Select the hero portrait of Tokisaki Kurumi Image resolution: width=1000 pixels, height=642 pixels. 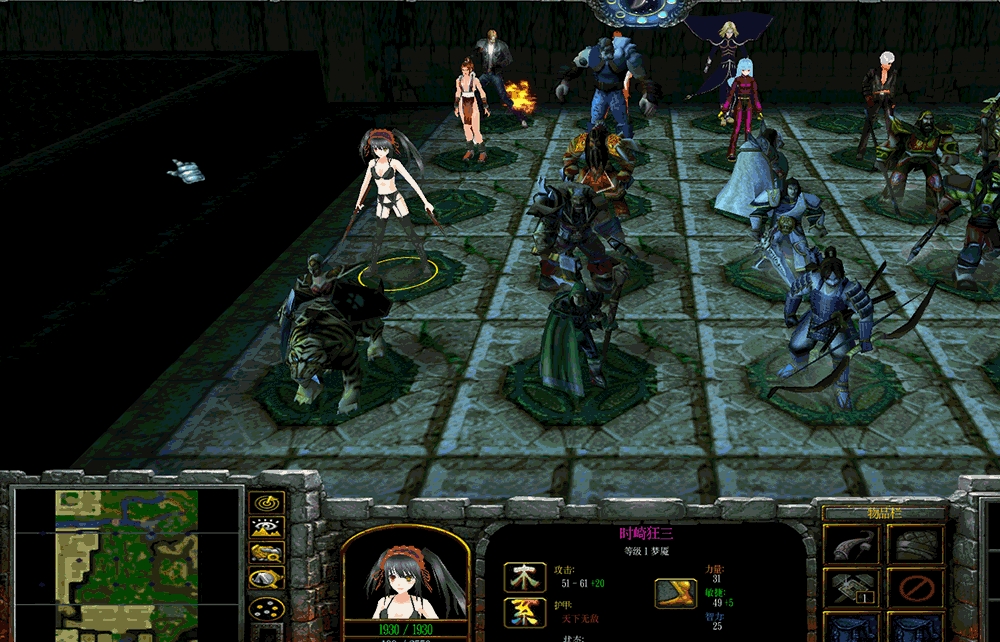405,578
